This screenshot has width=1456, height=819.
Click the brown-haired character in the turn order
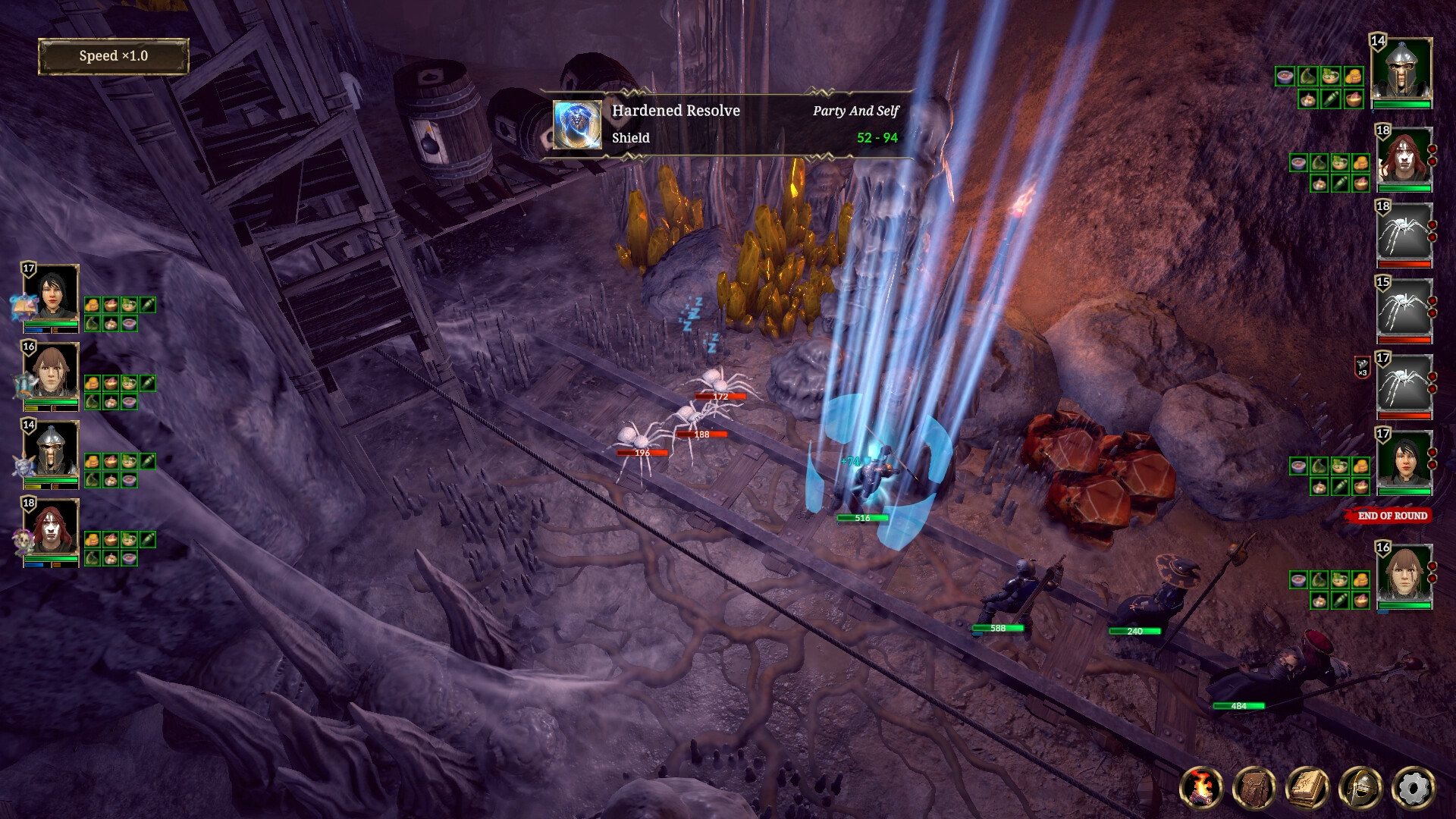(x=1404, y=573)
